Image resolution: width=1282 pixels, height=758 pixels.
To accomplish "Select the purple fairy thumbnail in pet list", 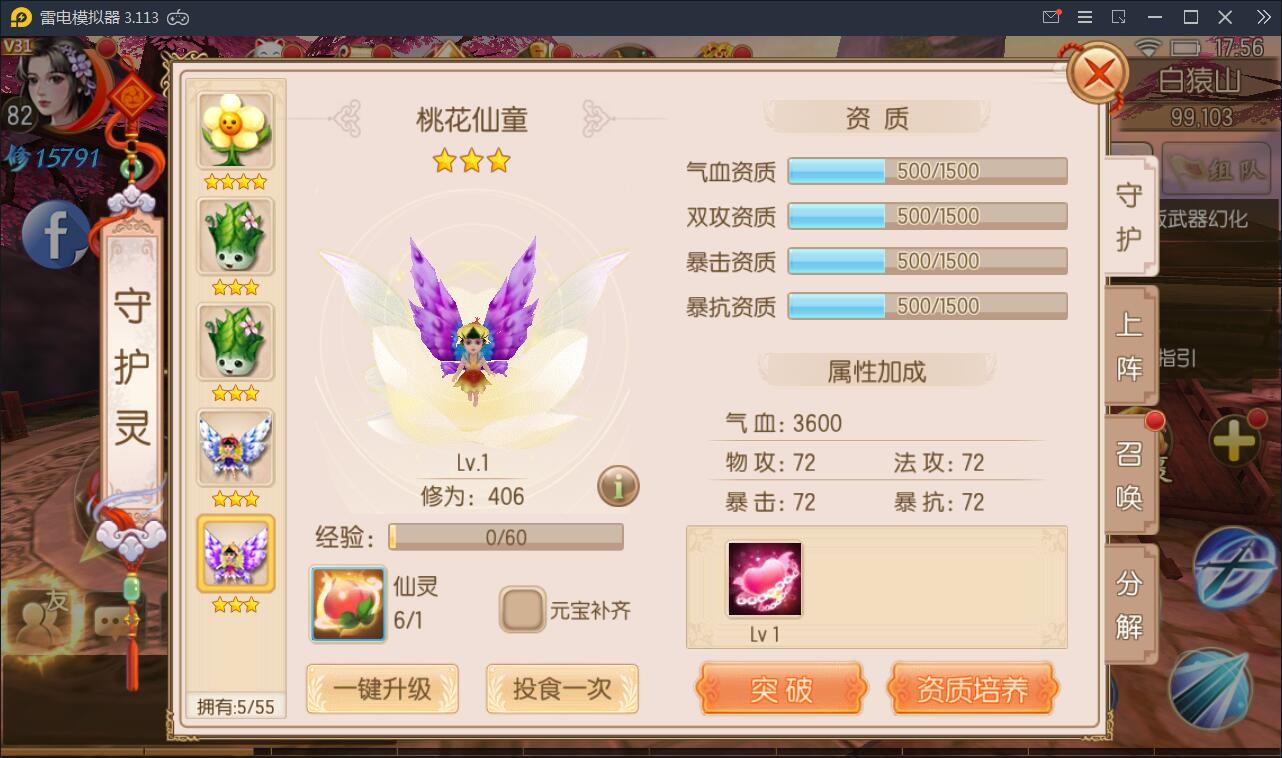I will (x=235, y=551).
